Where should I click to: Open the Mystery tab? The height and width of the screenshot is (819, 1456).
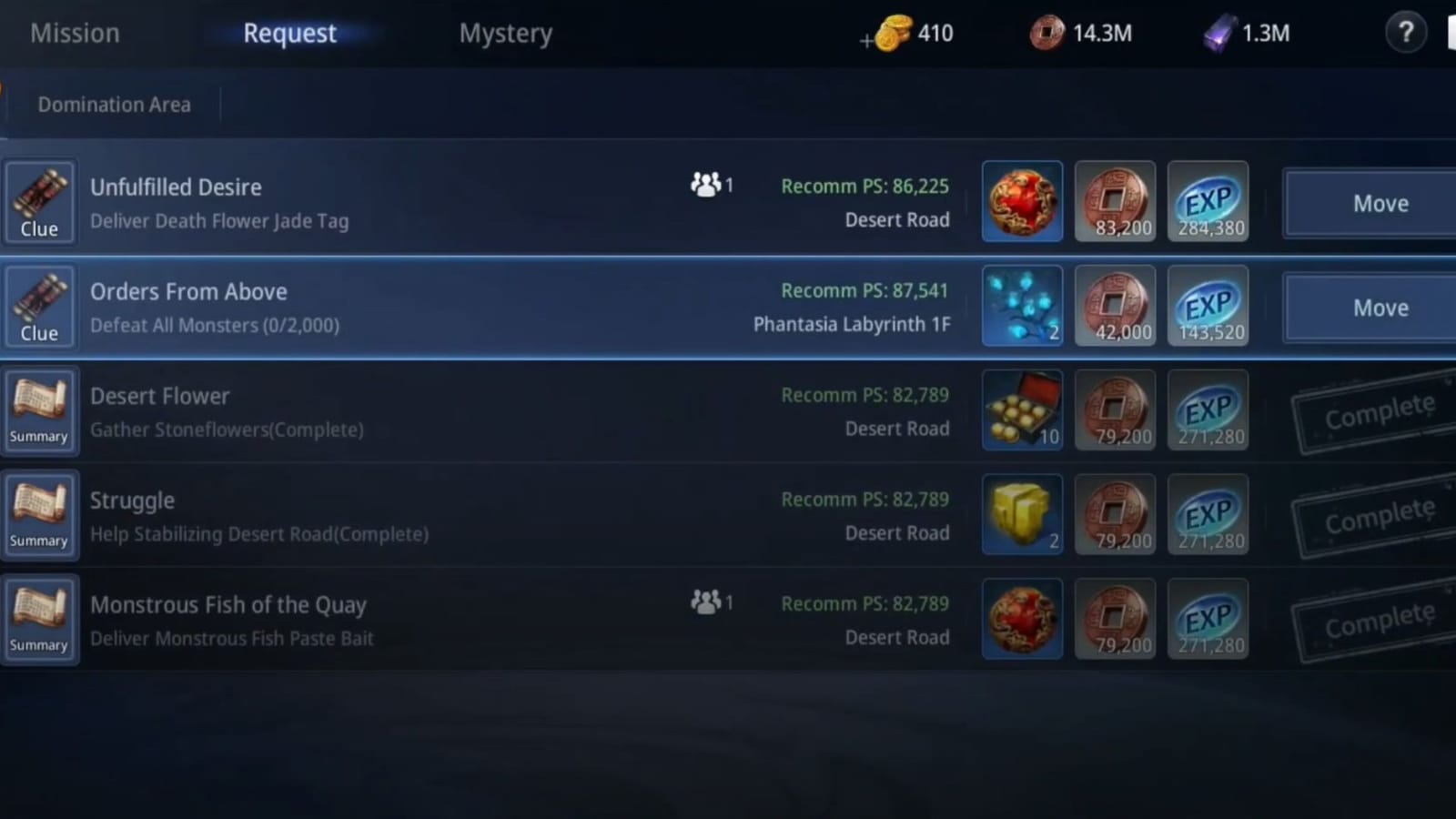pos(506,33)
